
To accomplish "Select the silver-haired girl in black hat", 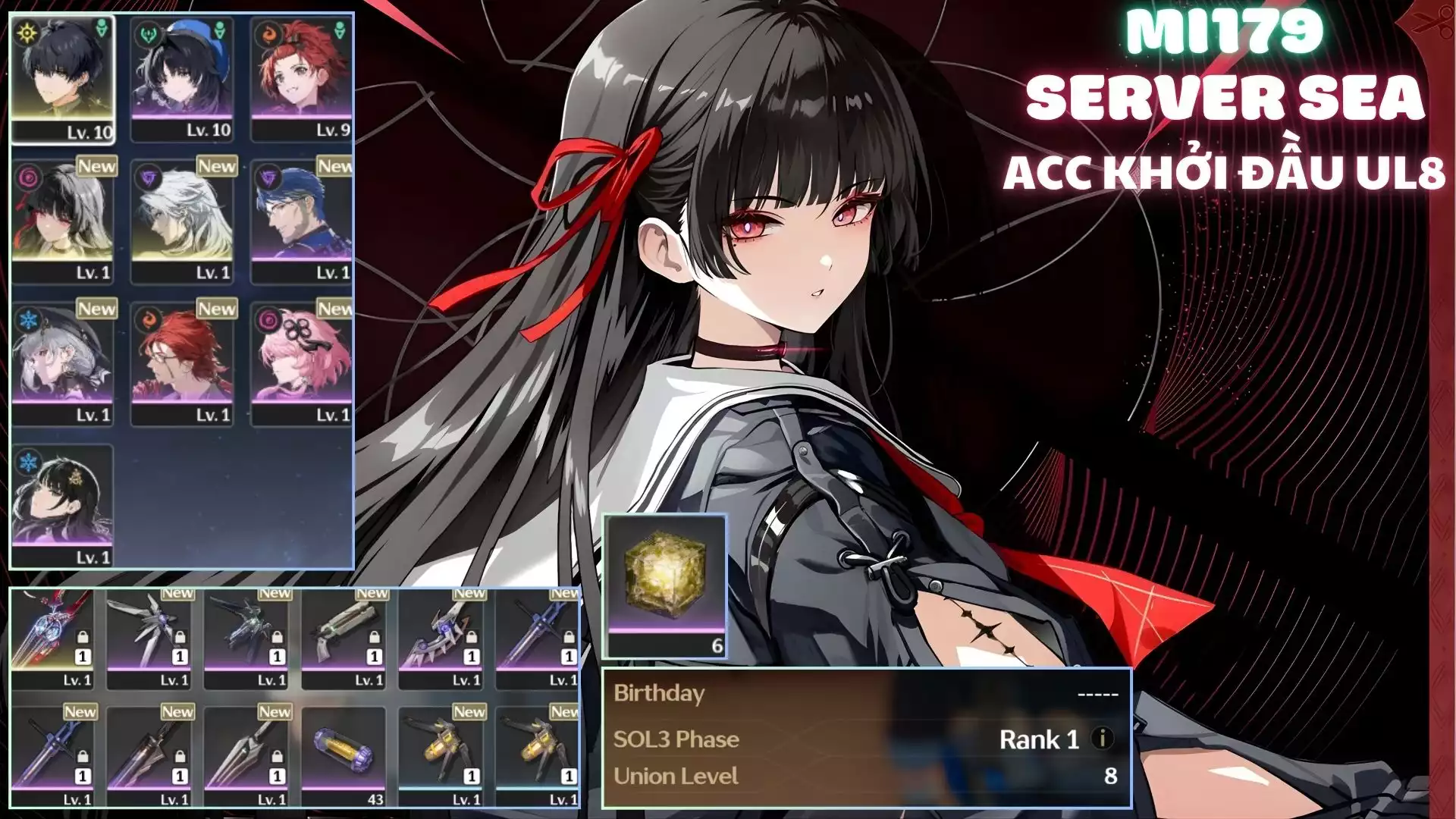I will (62, 364).
